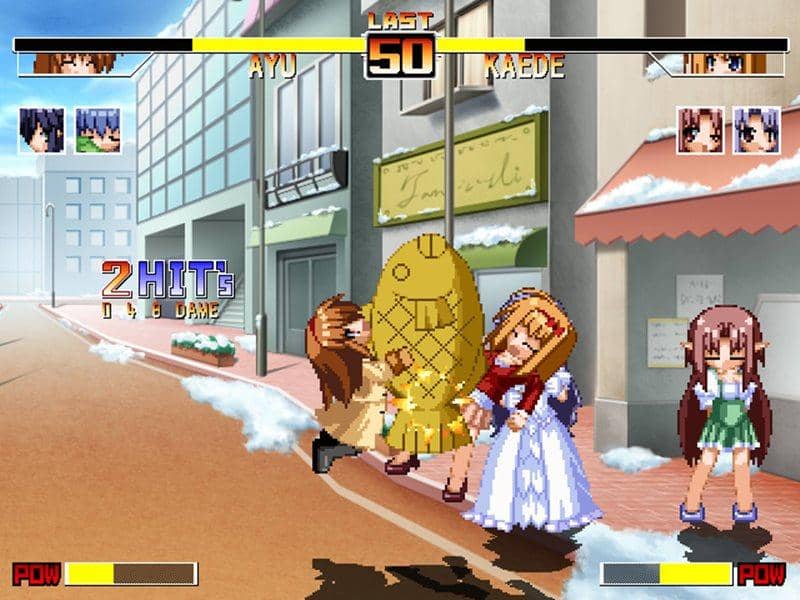This screenshot has width=800, height=600.
Task: Choose the reddish-brown-haired reserve teammate portrait
Action: click(x=699, y=130)
